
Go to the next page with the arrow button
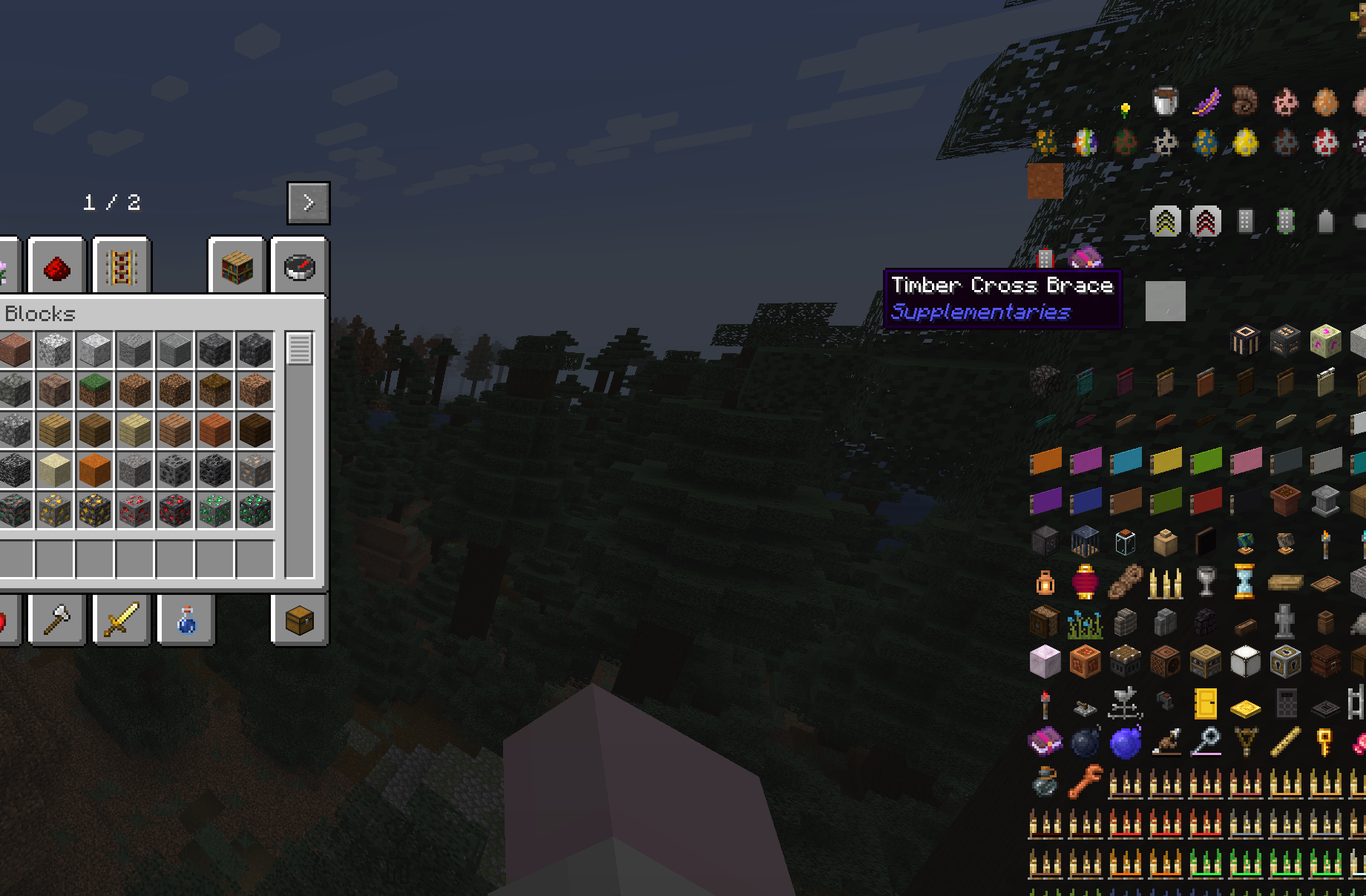(x=308, y=201)
